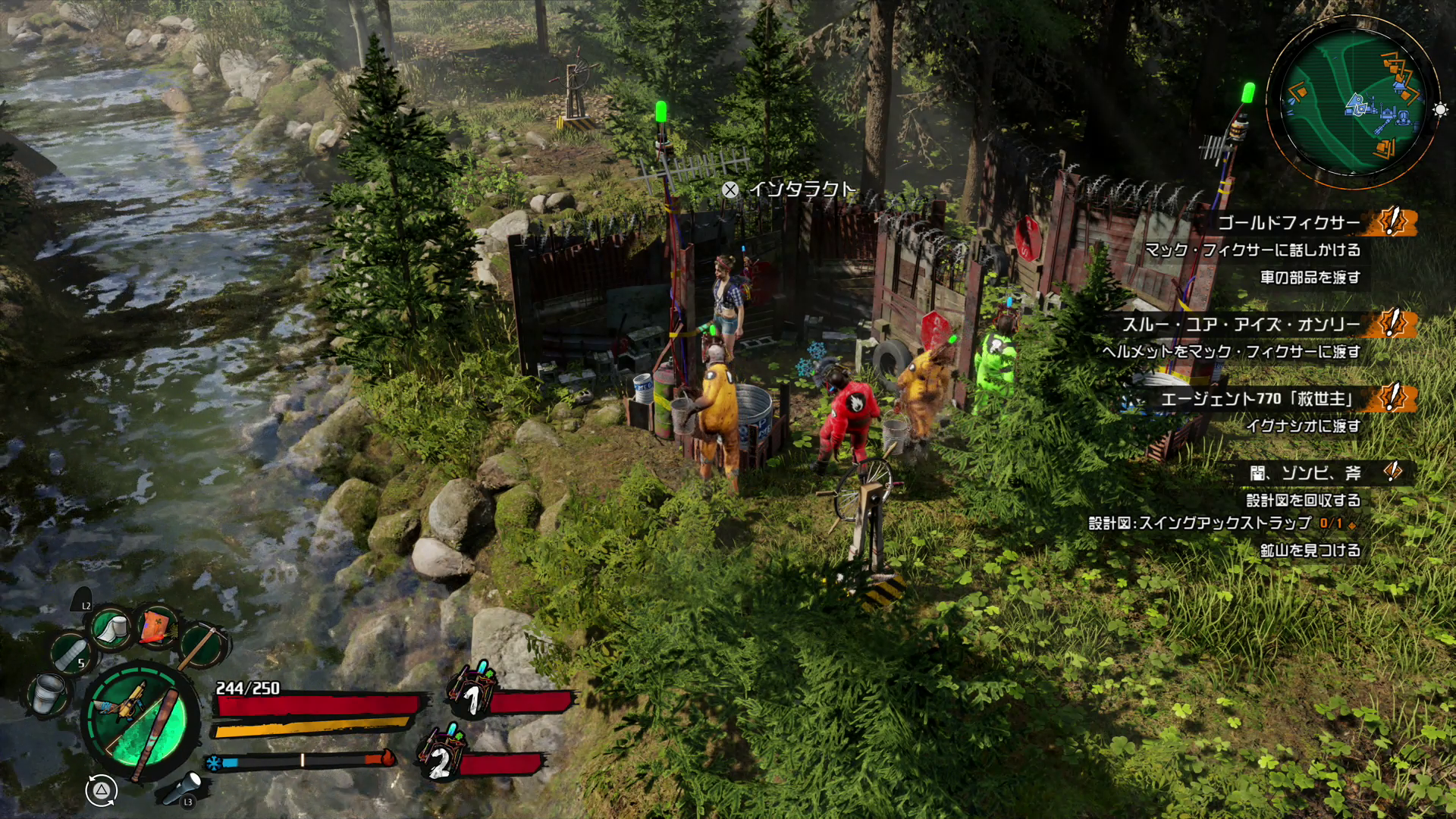Select the ゴールドフィクサー quest entry
This screenshot has width=1456, height=819.
point(1289,222)
